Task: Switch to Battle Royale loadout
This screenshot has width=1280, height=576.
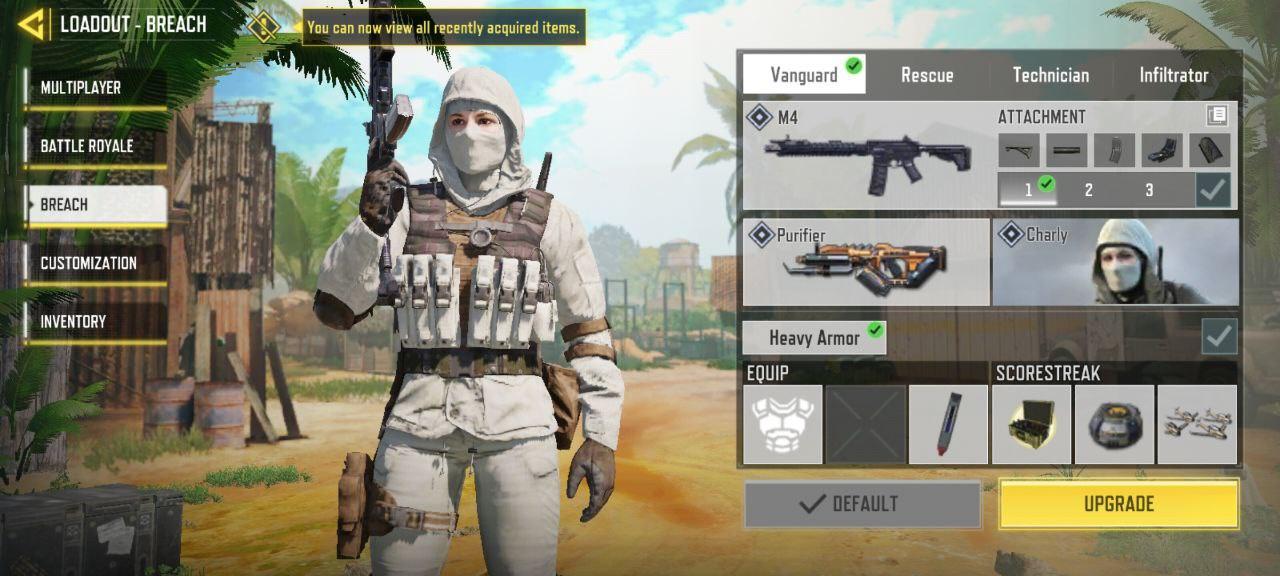Action: coord(96,146)
